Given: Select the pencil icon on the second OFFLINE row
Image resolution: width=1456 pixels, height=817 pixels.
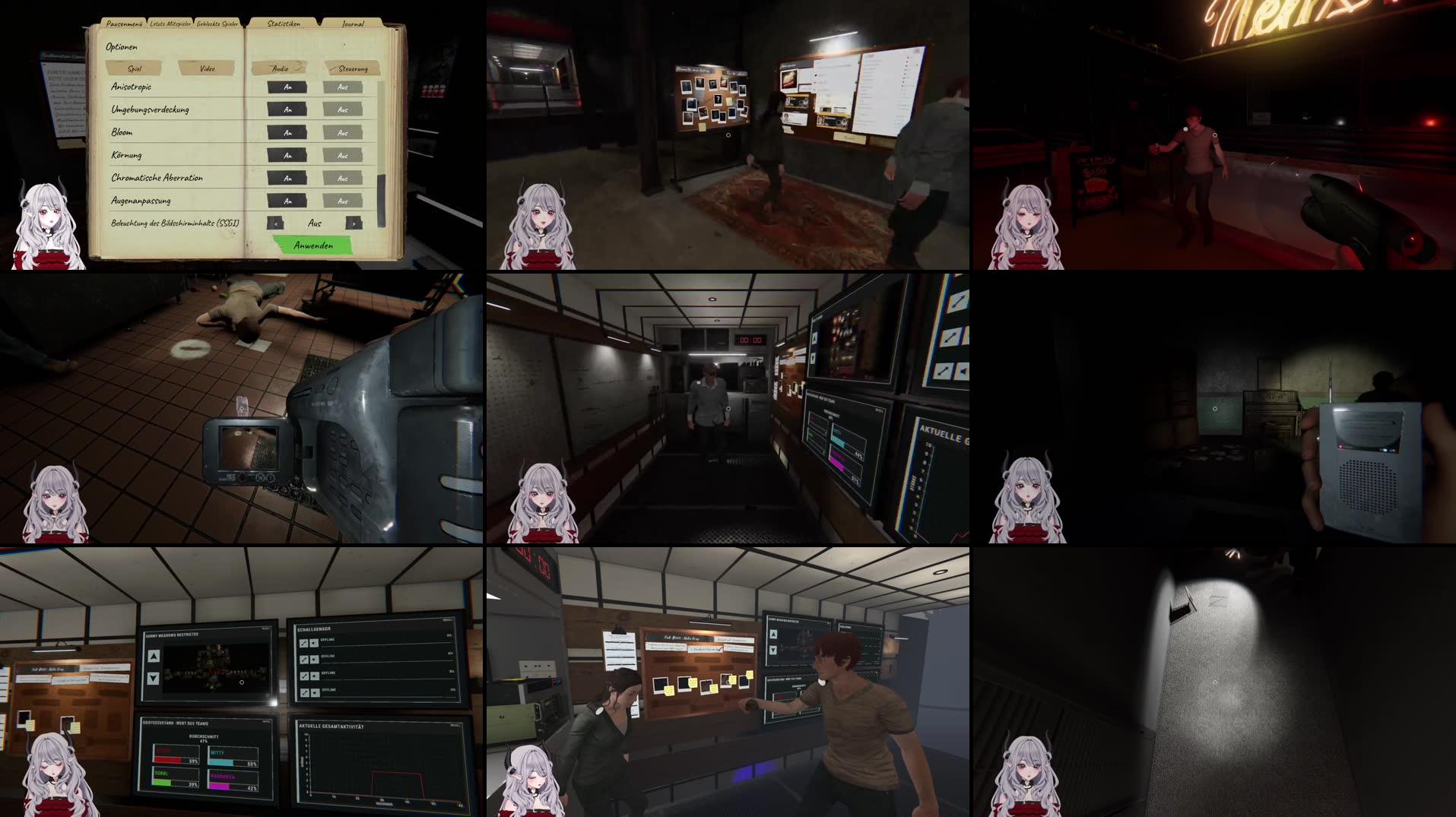Looking at the screenshot, I should [x=304, y=660].
